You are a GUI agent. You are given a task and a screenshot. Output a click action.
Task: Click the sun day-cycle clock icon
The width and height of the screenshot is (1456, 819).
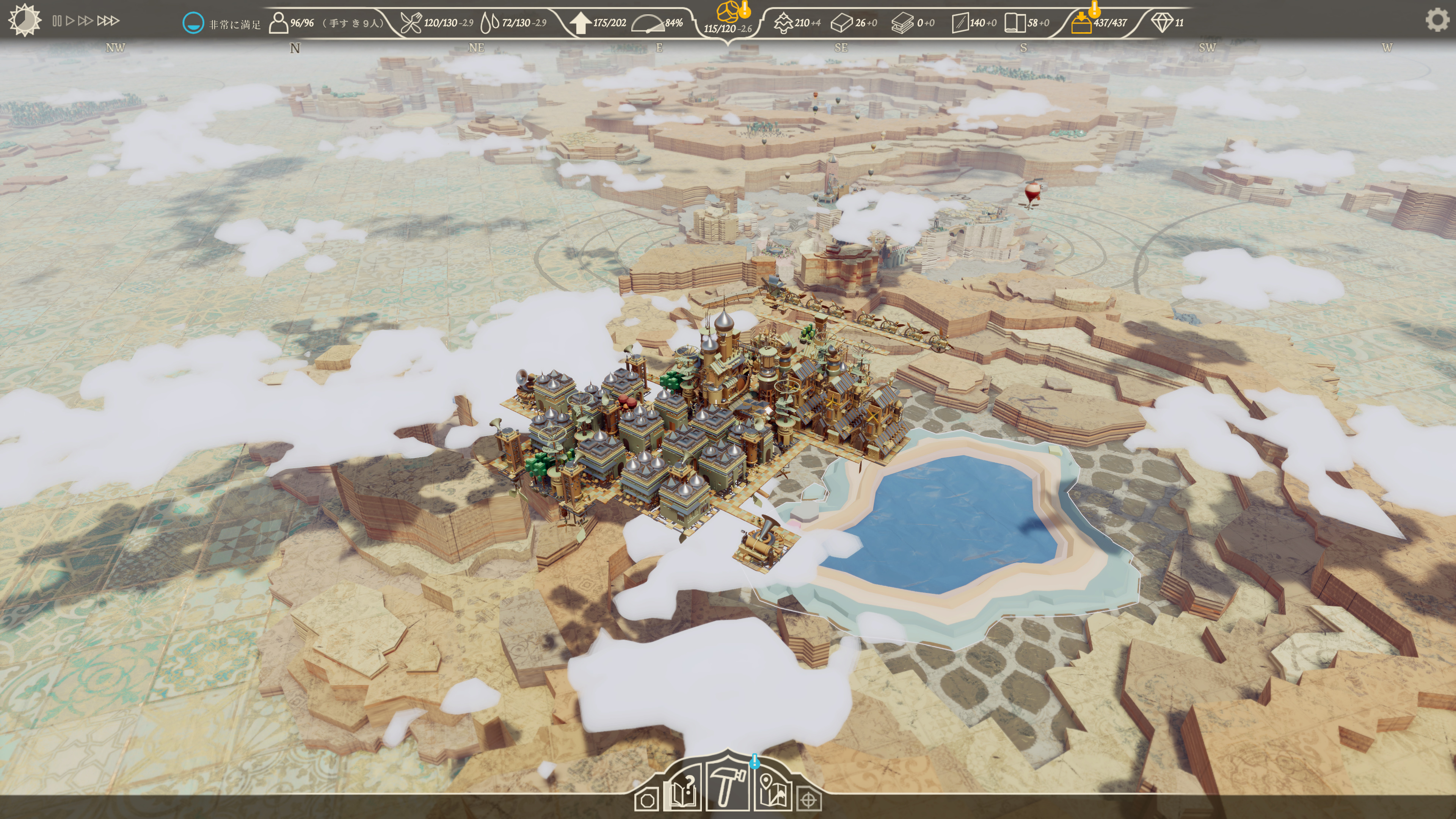pos(24,20)
